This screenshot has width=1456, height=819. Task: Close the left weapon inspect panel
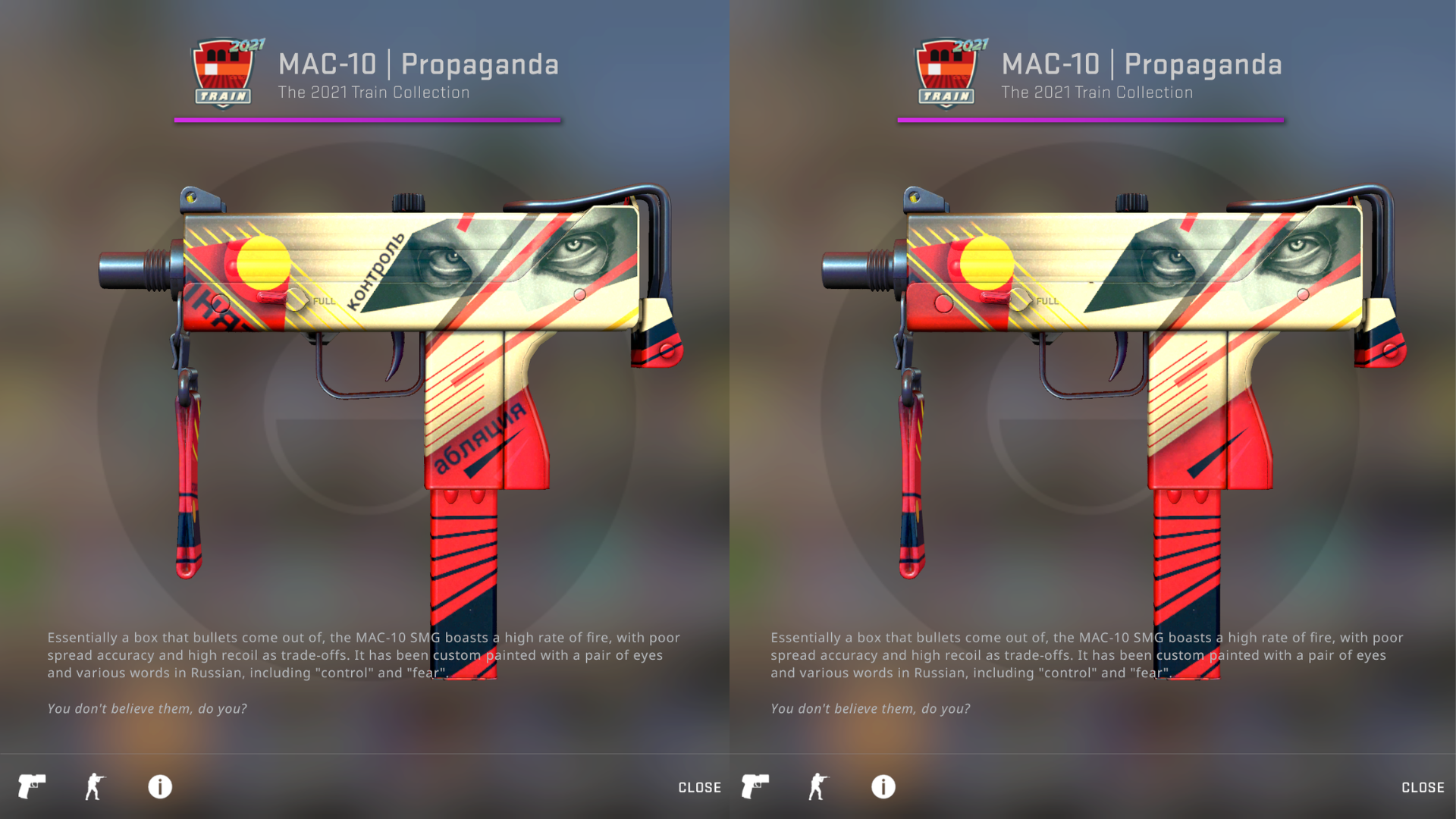tap(699, 787)
